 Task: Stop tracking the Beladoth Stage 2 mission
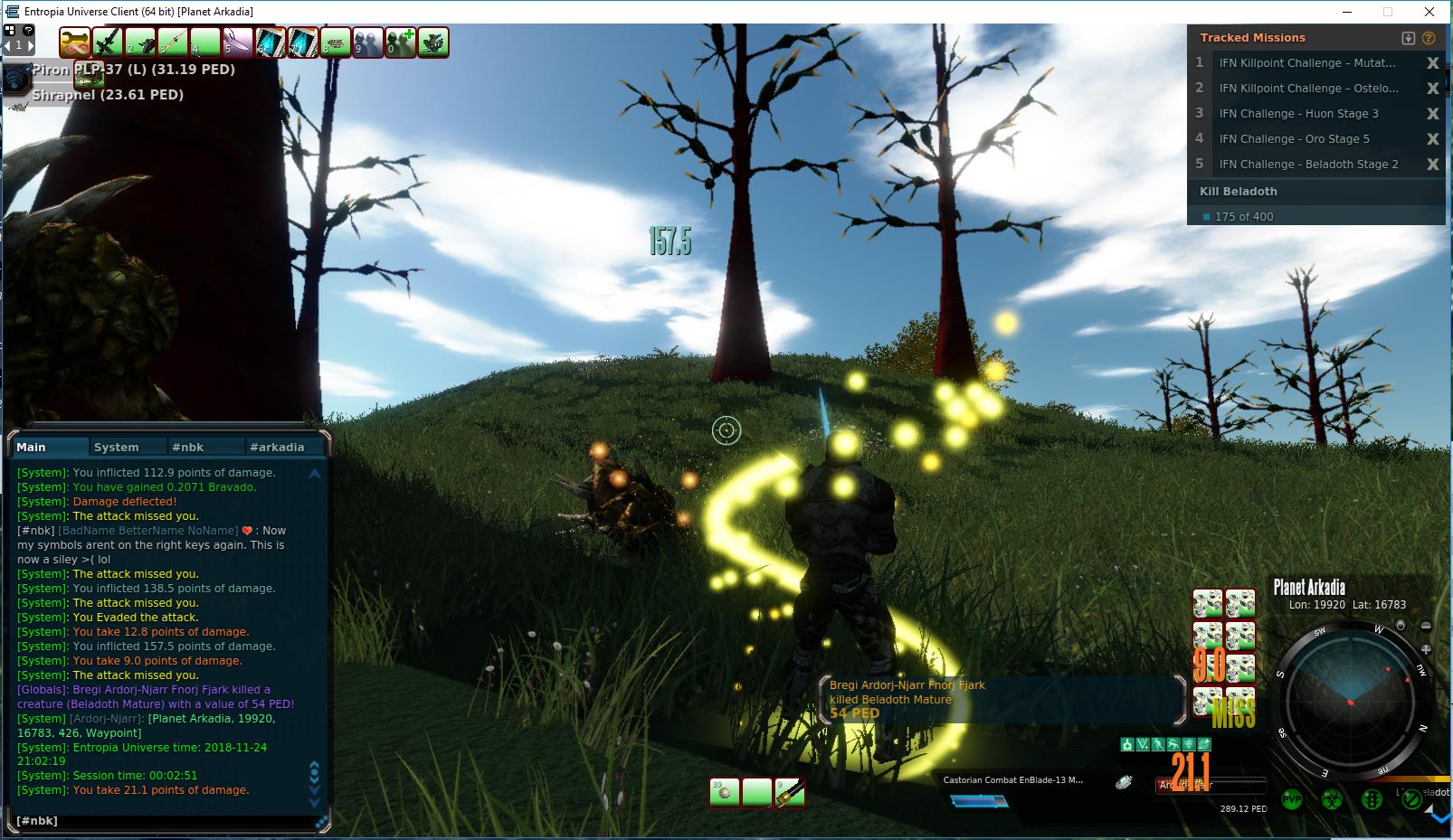[1432, 165]
